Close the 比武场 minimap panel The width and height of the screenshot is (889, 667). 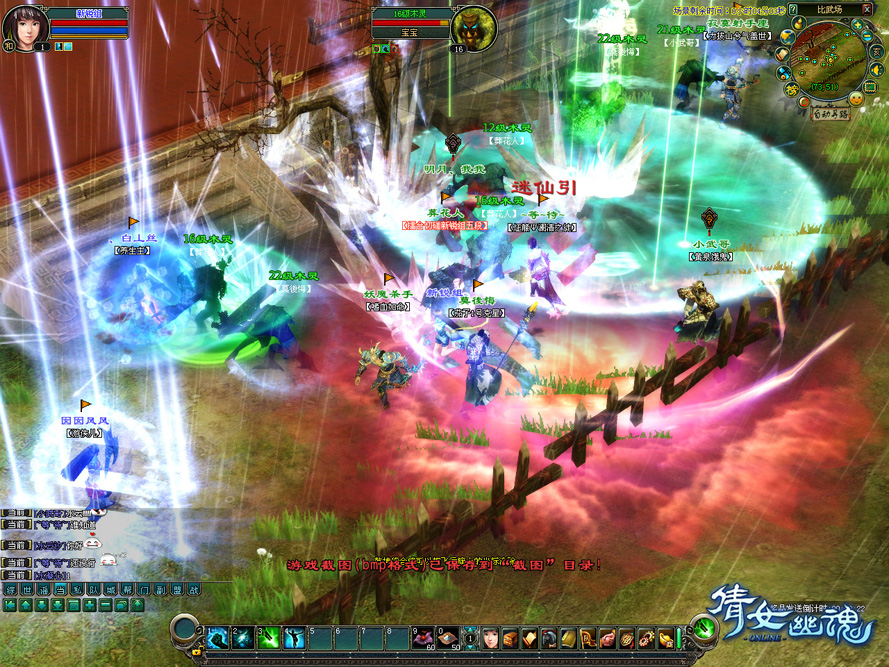[x=867, y=9]
